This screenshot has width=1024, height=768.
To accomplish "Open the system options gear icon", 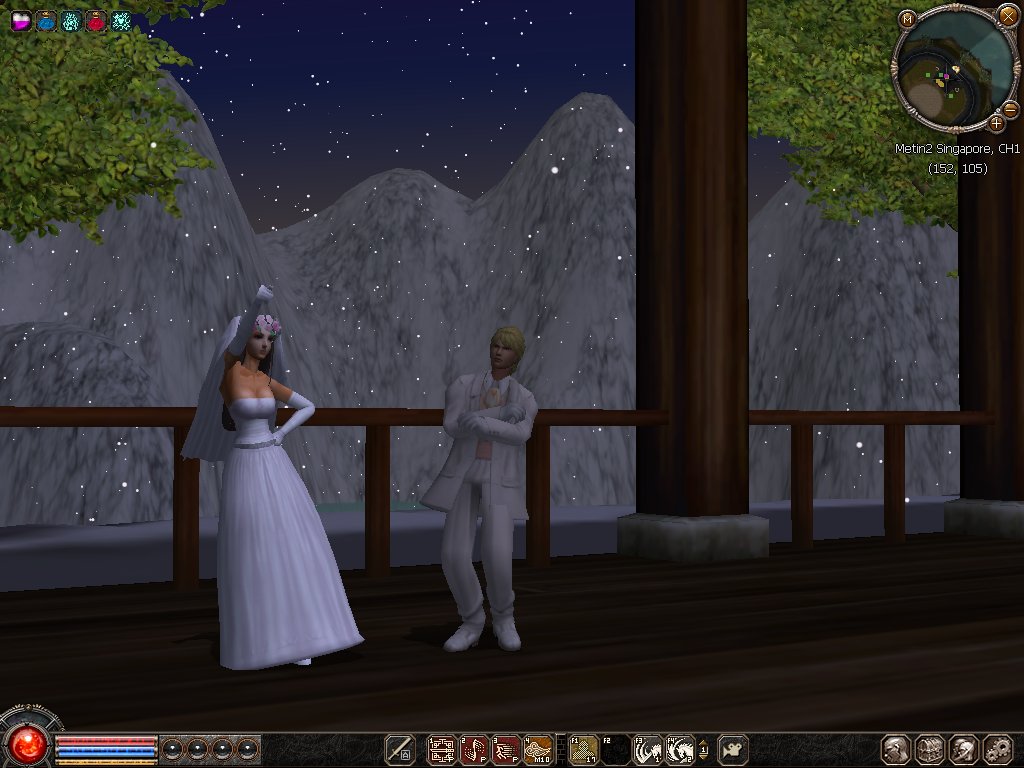I will [x=997, y=749].
